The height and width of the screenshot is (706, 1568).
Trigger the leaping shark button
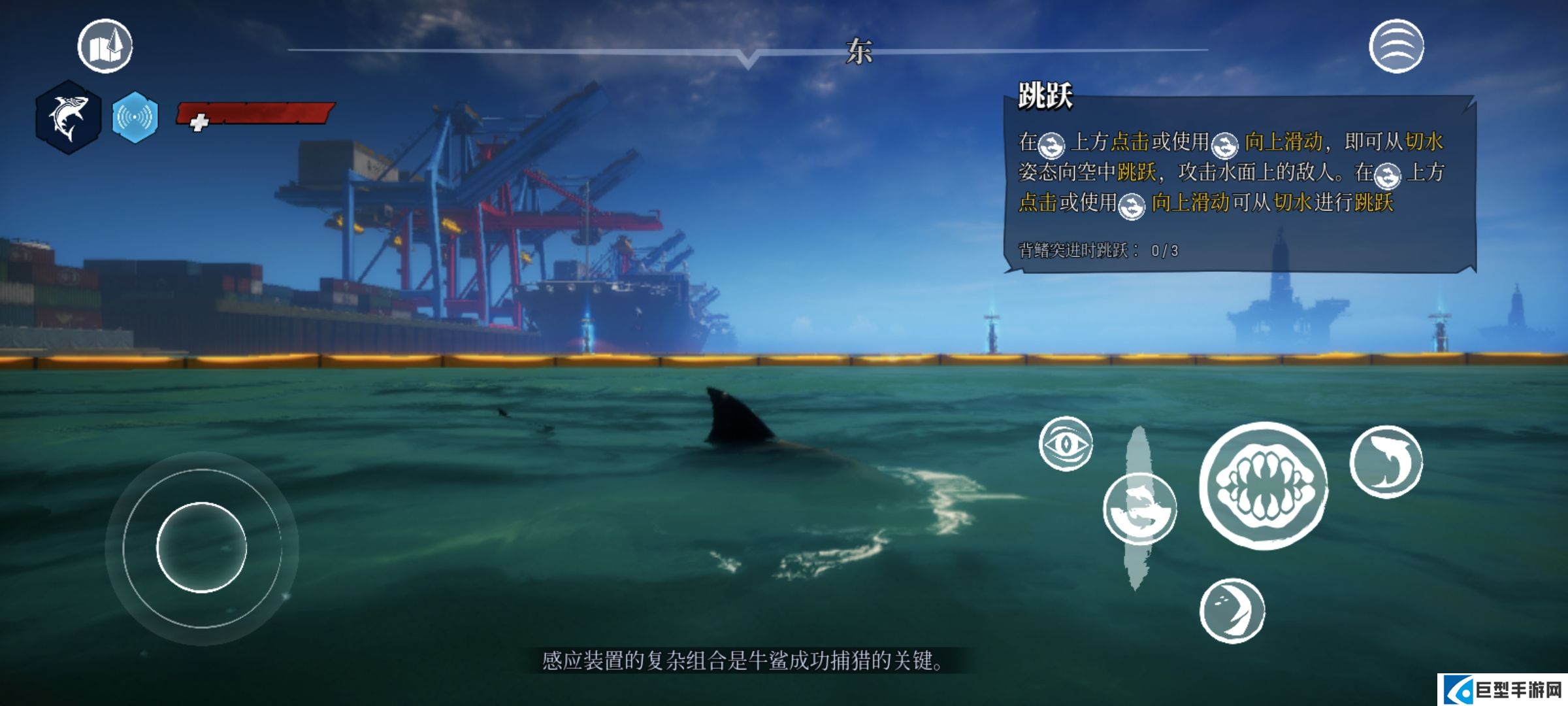1386,462
